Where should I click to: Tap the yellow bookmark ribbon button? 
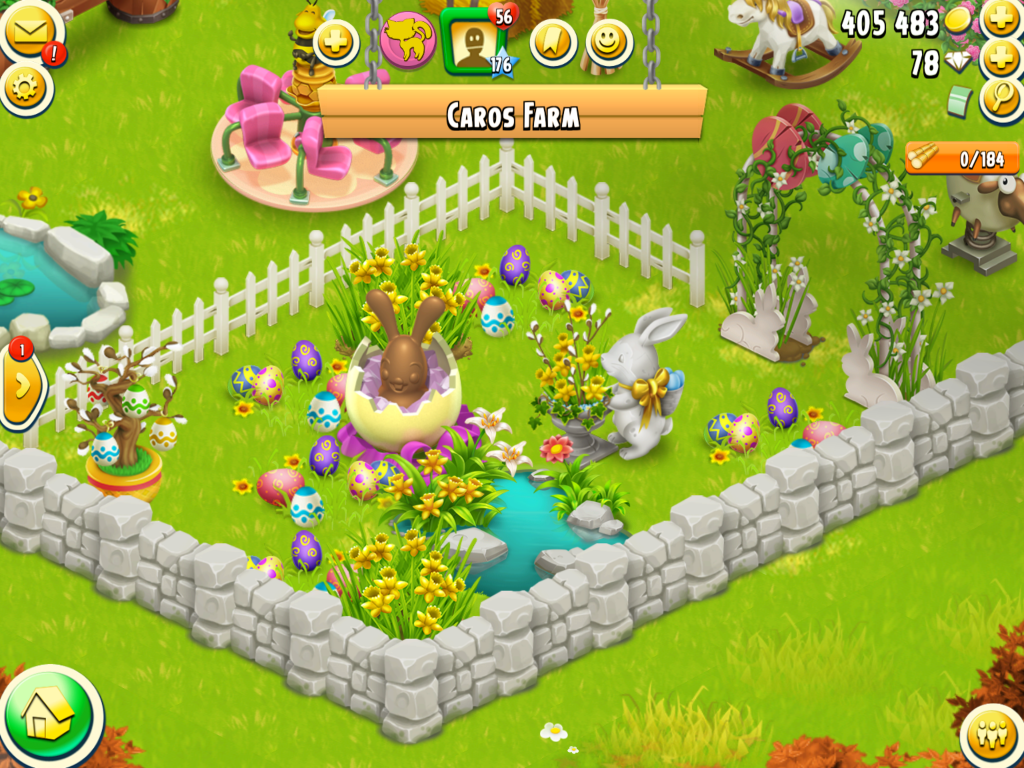click(553, 42)
